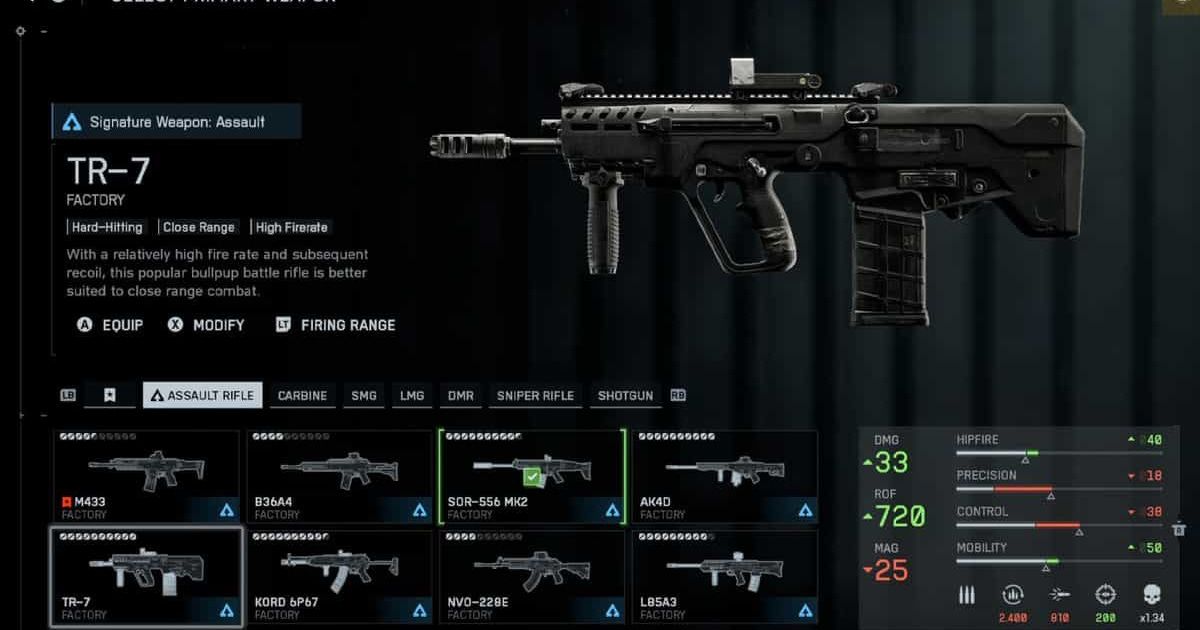This screenshot has width=1200, height=630.
Task: Select the AK4D rifle tile
Action: [x=725, y=476]
